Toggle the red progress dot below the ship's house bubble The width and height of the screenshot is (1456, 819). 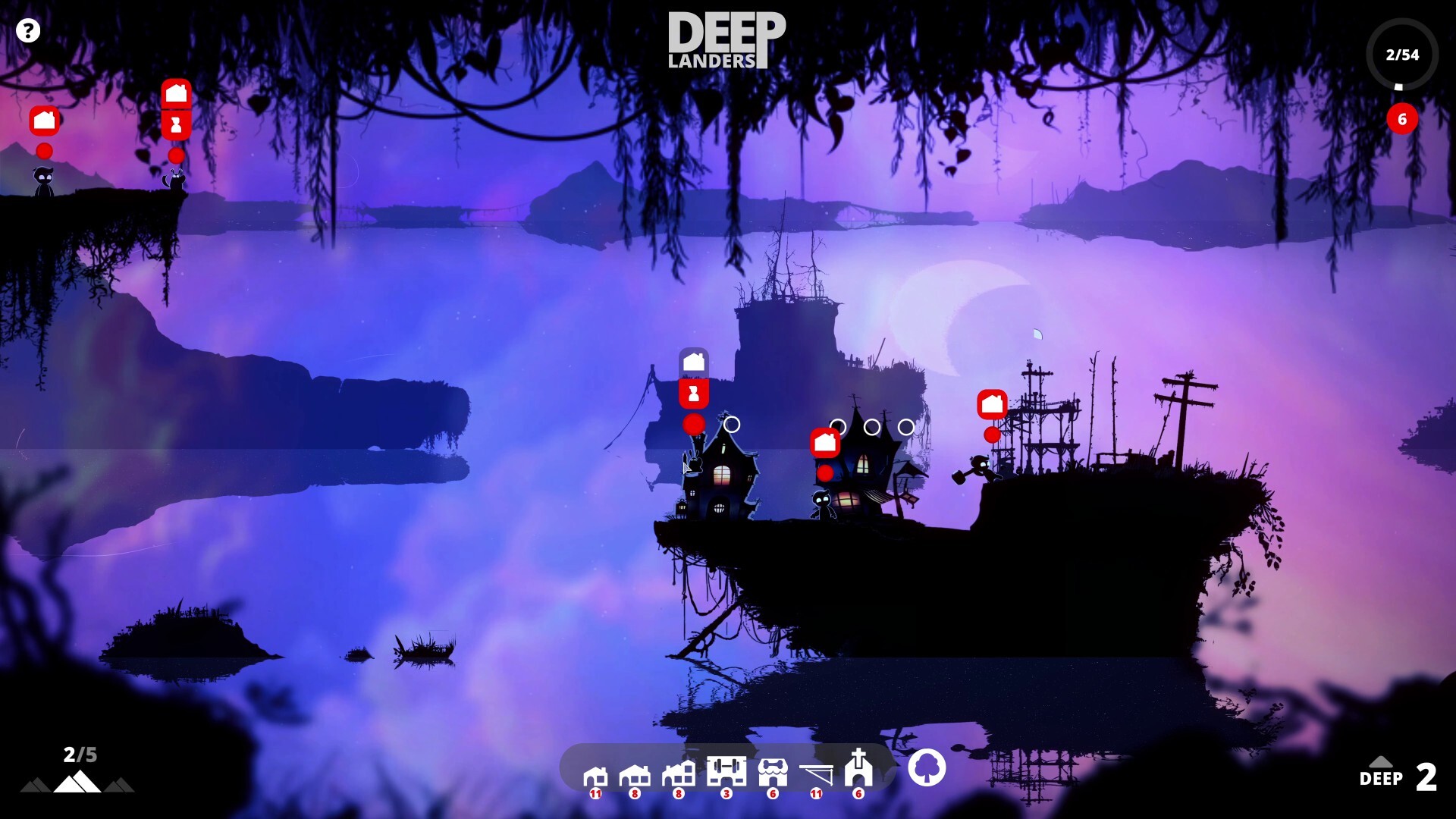[x=693, y=425]
